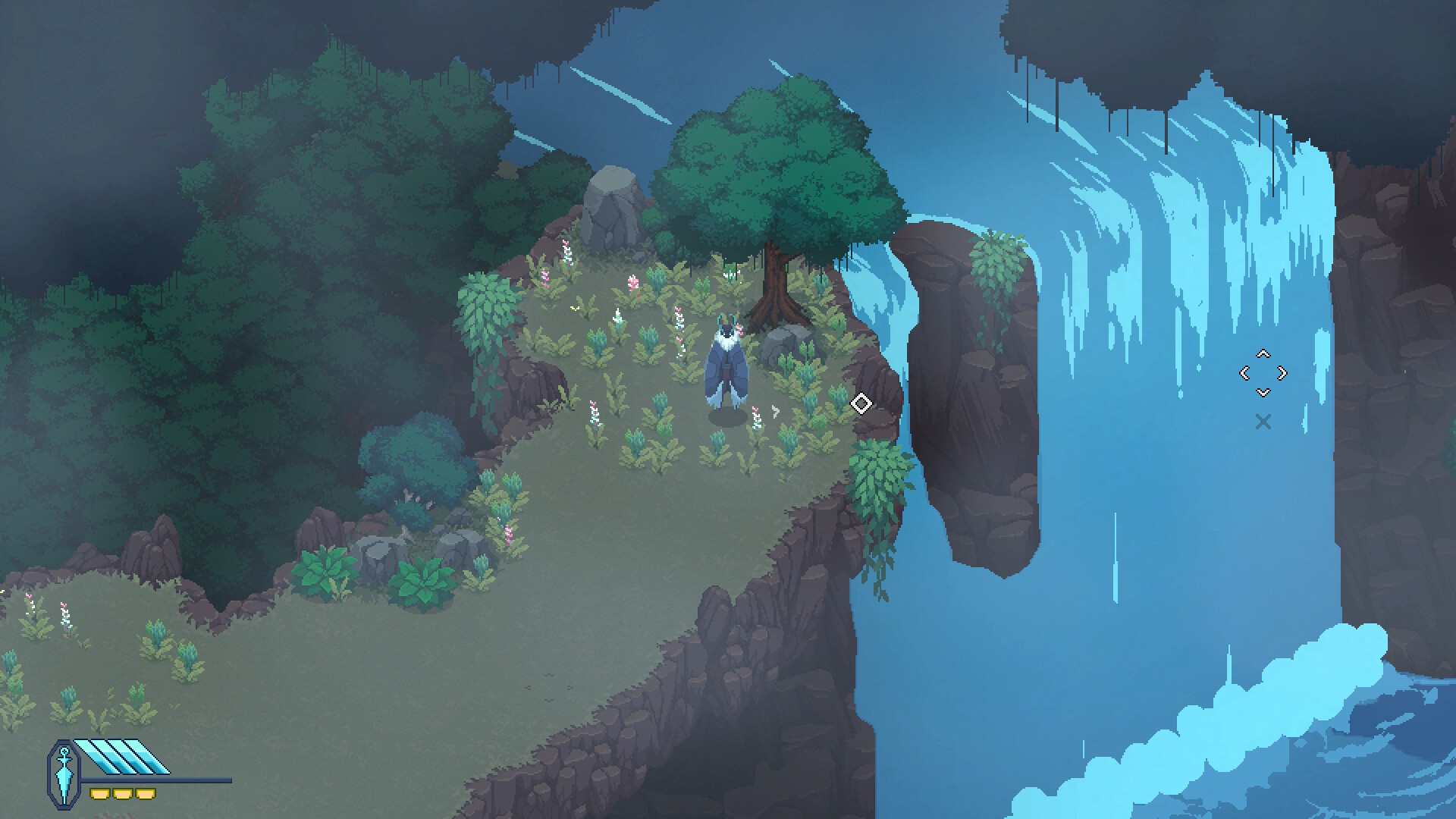Click the small white arrow beside the moth character
The image size is (1456, 819).
point(774,409)
